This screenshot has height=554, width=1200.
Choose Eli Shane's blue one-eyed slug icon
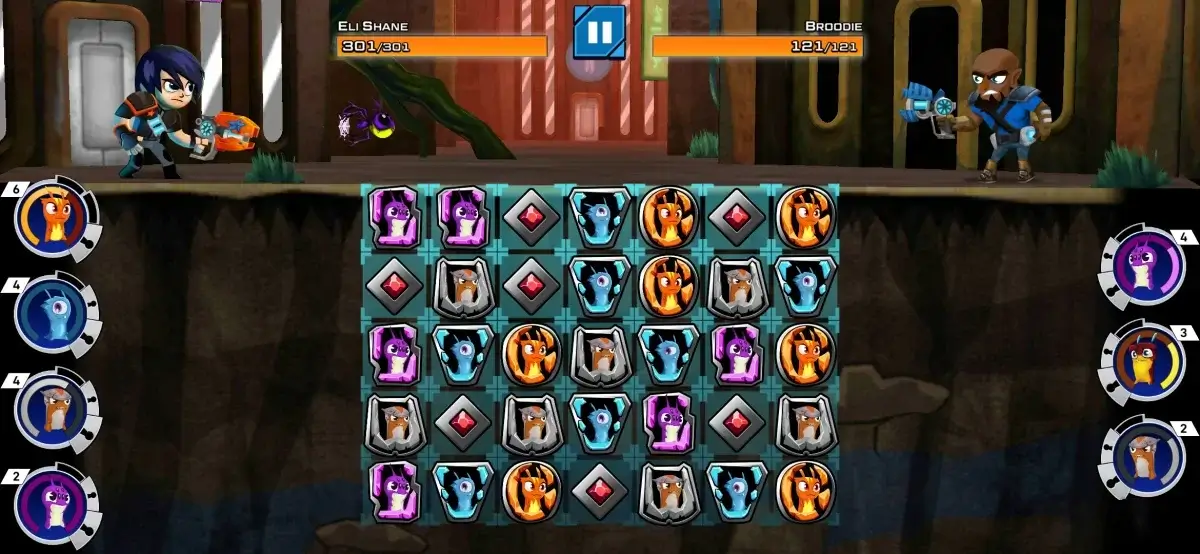[50, 314]
